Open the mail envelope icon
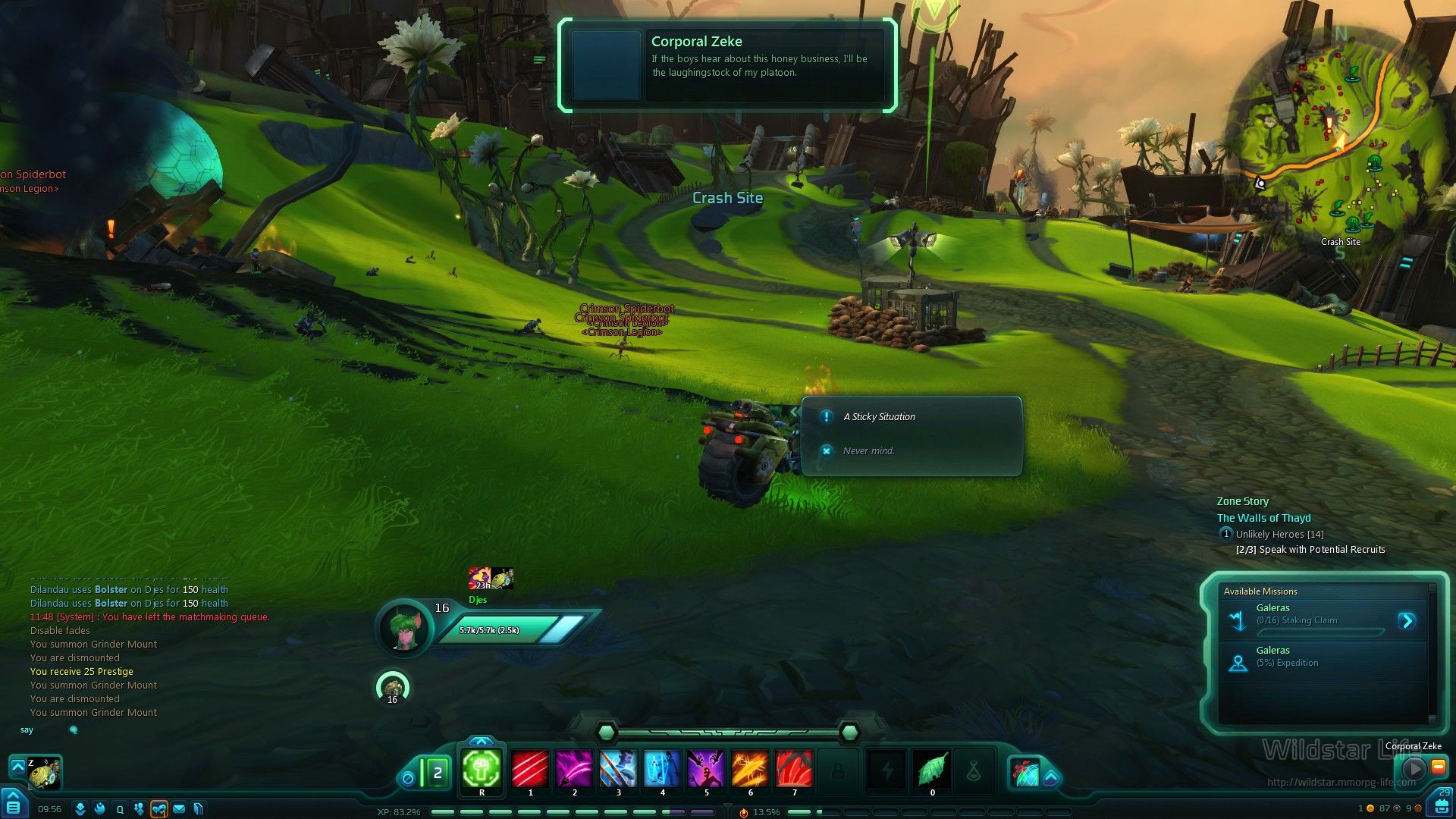Image resolution: width=1456 pixels, height=819 pixels. pos(179,809)
